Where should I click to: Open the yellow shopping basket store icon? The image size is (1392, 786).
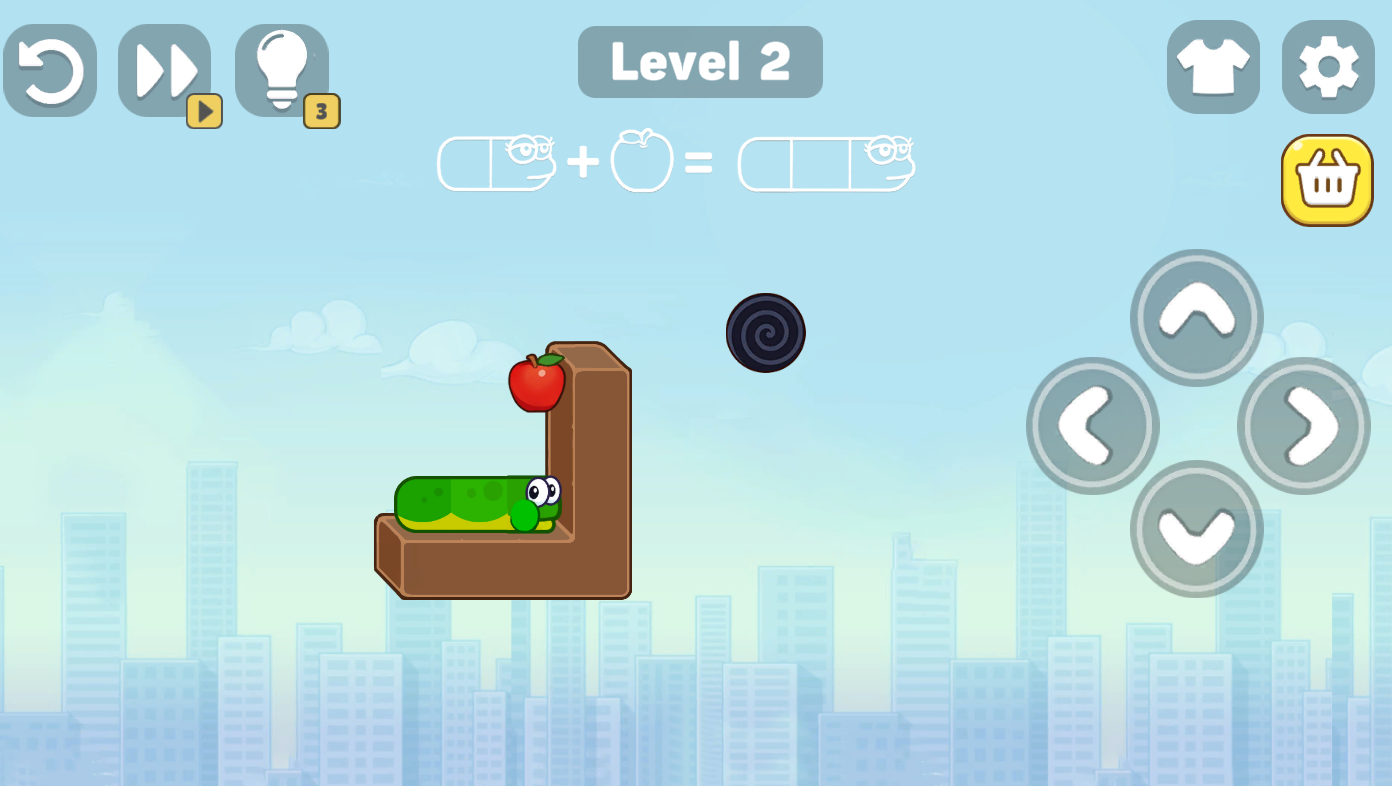(1327, 178)
